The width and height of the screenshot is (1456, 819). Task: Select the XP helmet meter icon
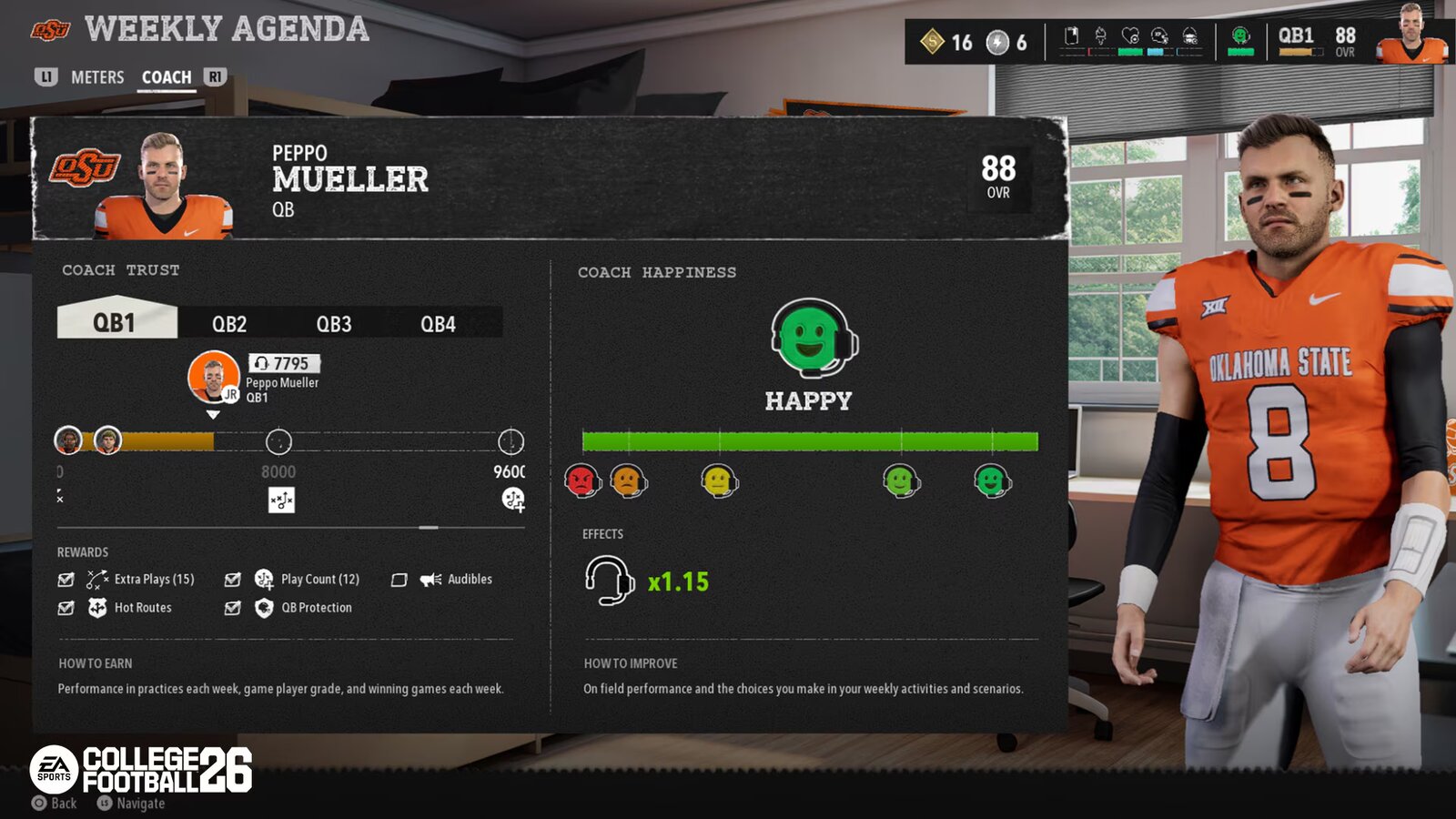(x=1159, y=35)
